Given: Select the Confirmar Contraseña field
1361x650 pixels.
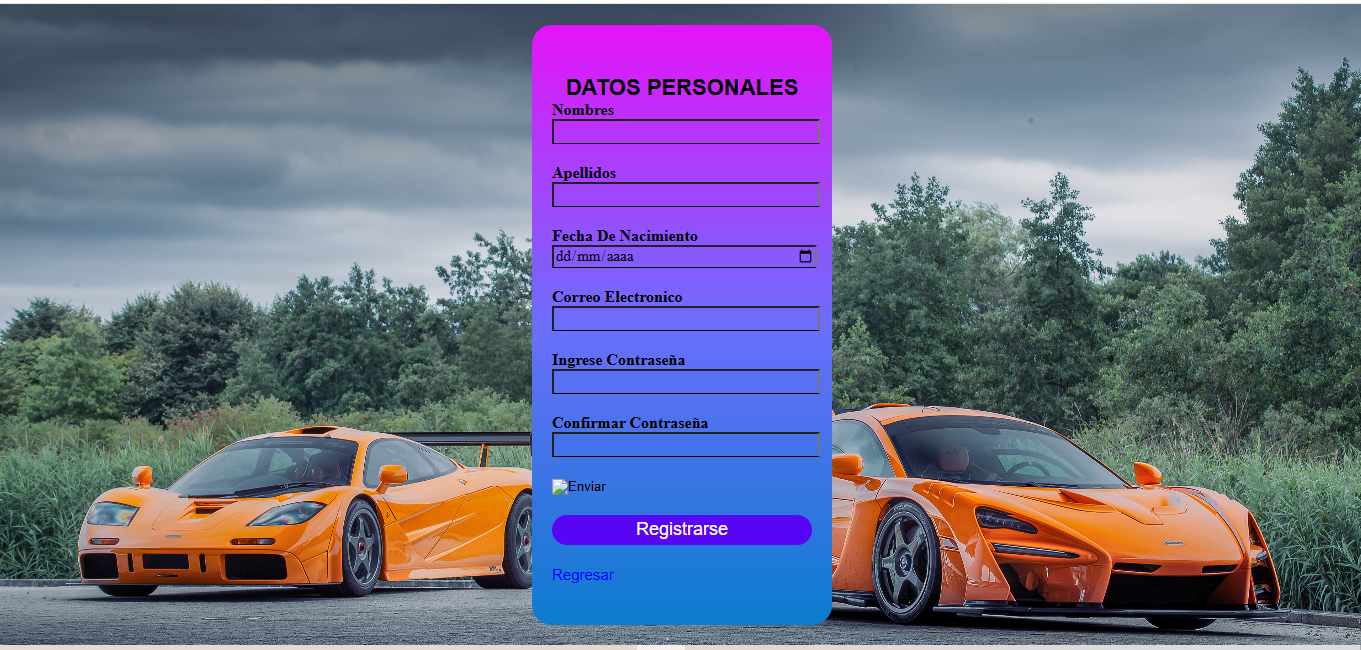Looking at the screenshot, I should [685, 445].
